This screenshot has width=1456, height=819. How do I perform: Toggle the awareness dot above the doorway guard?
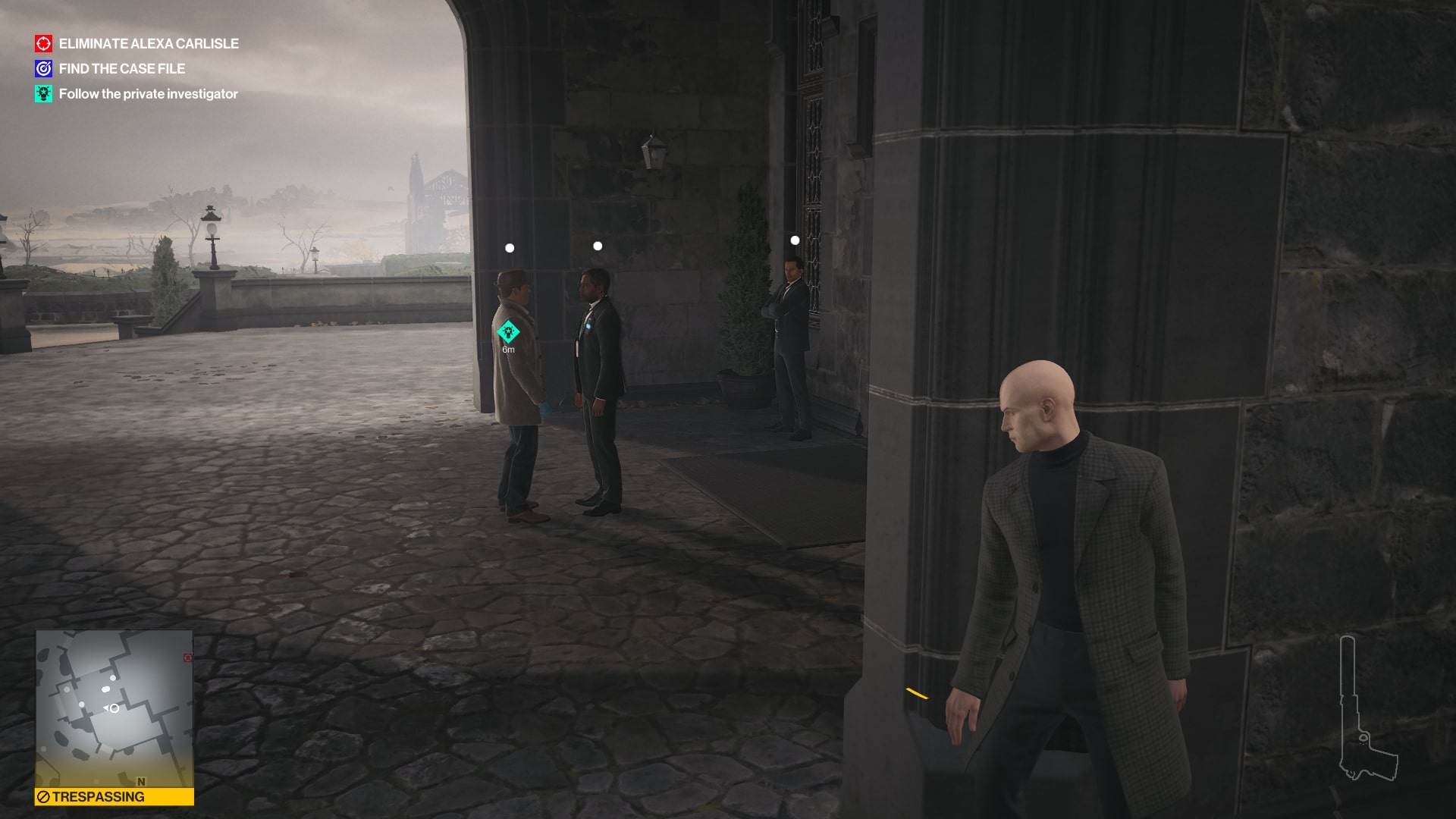pos(795,239)
